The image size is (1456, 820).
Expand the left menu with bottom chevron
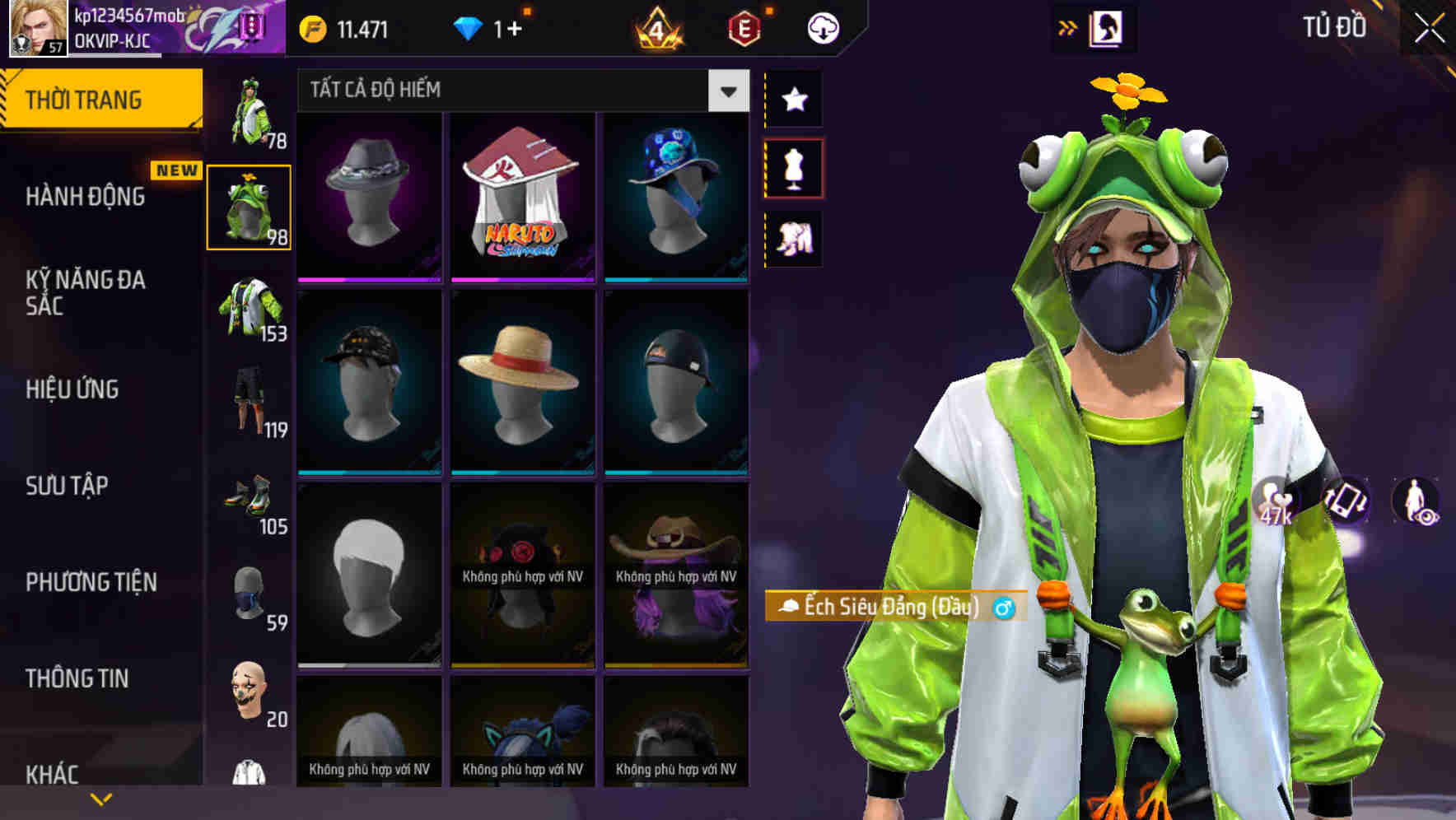pos(101,797)
